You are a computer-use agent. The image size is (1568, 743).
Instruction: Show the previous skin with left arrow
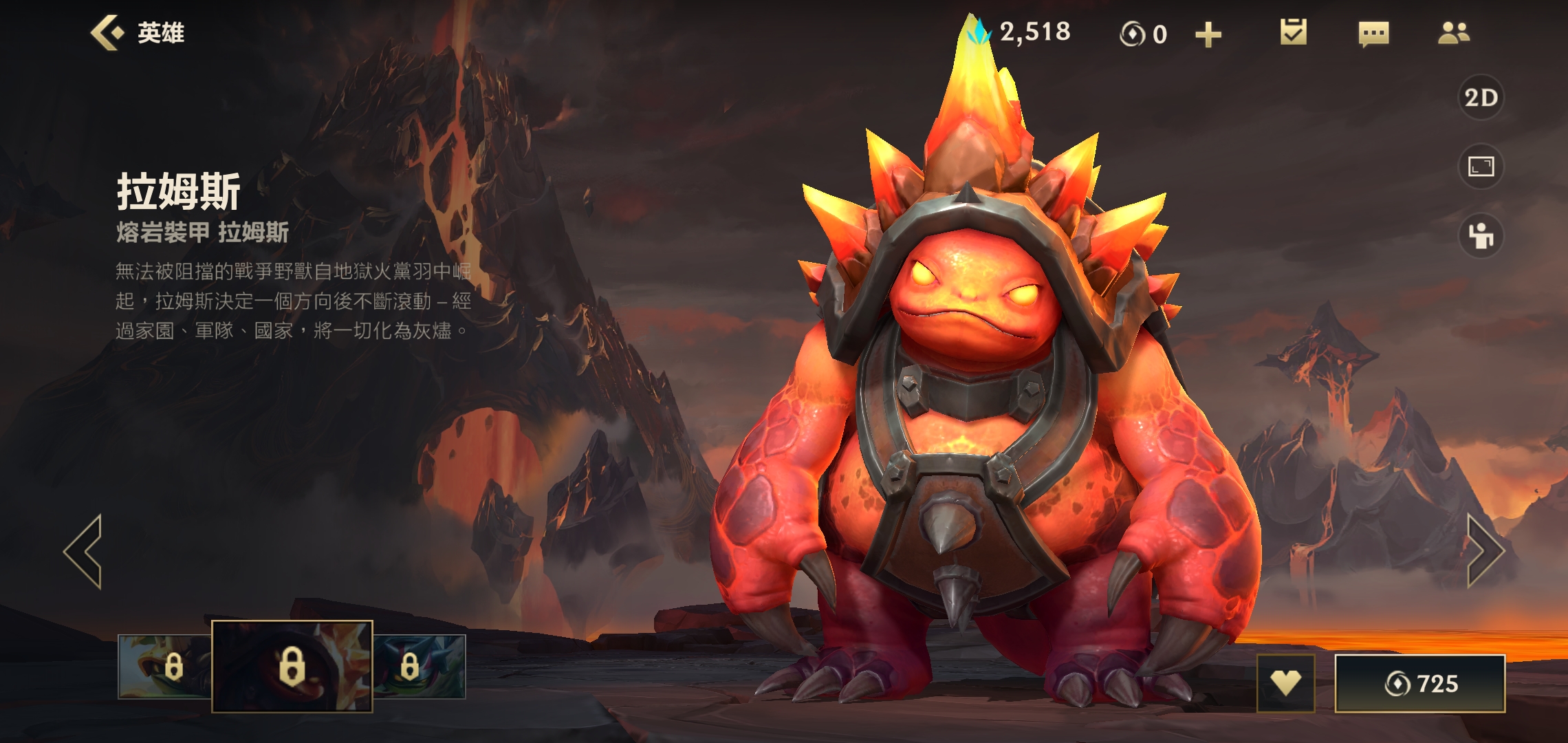(84, 551)
